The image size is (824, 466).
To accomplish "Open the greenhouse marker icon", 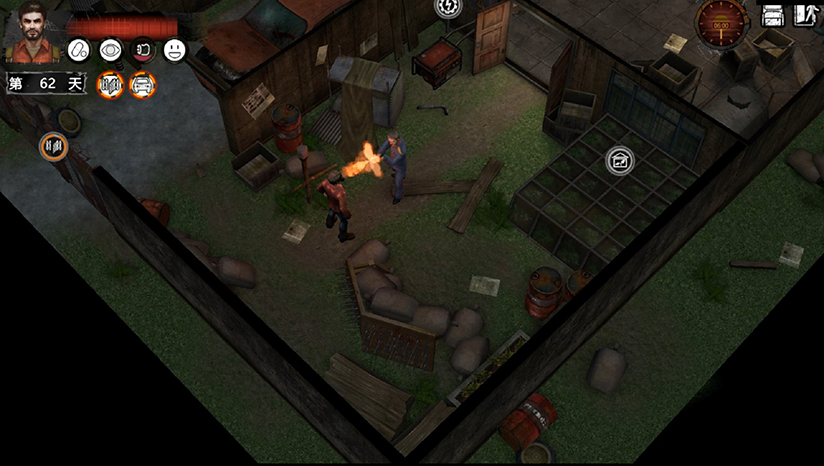I will click(620, 160).
